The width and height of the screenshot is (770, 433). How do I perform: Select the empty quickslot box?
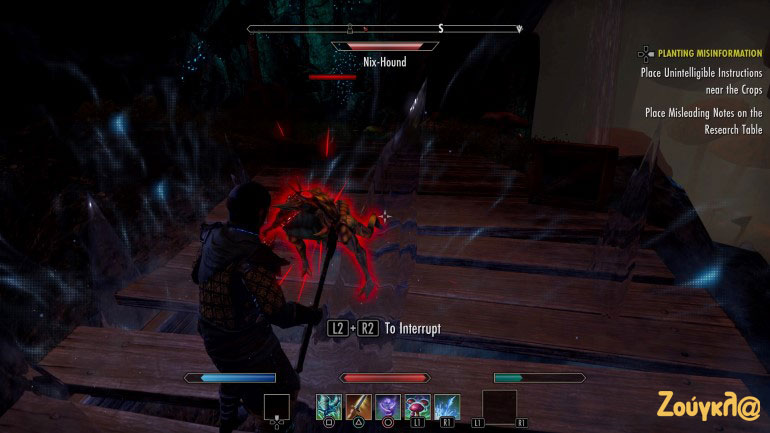(x=277, y=406)
